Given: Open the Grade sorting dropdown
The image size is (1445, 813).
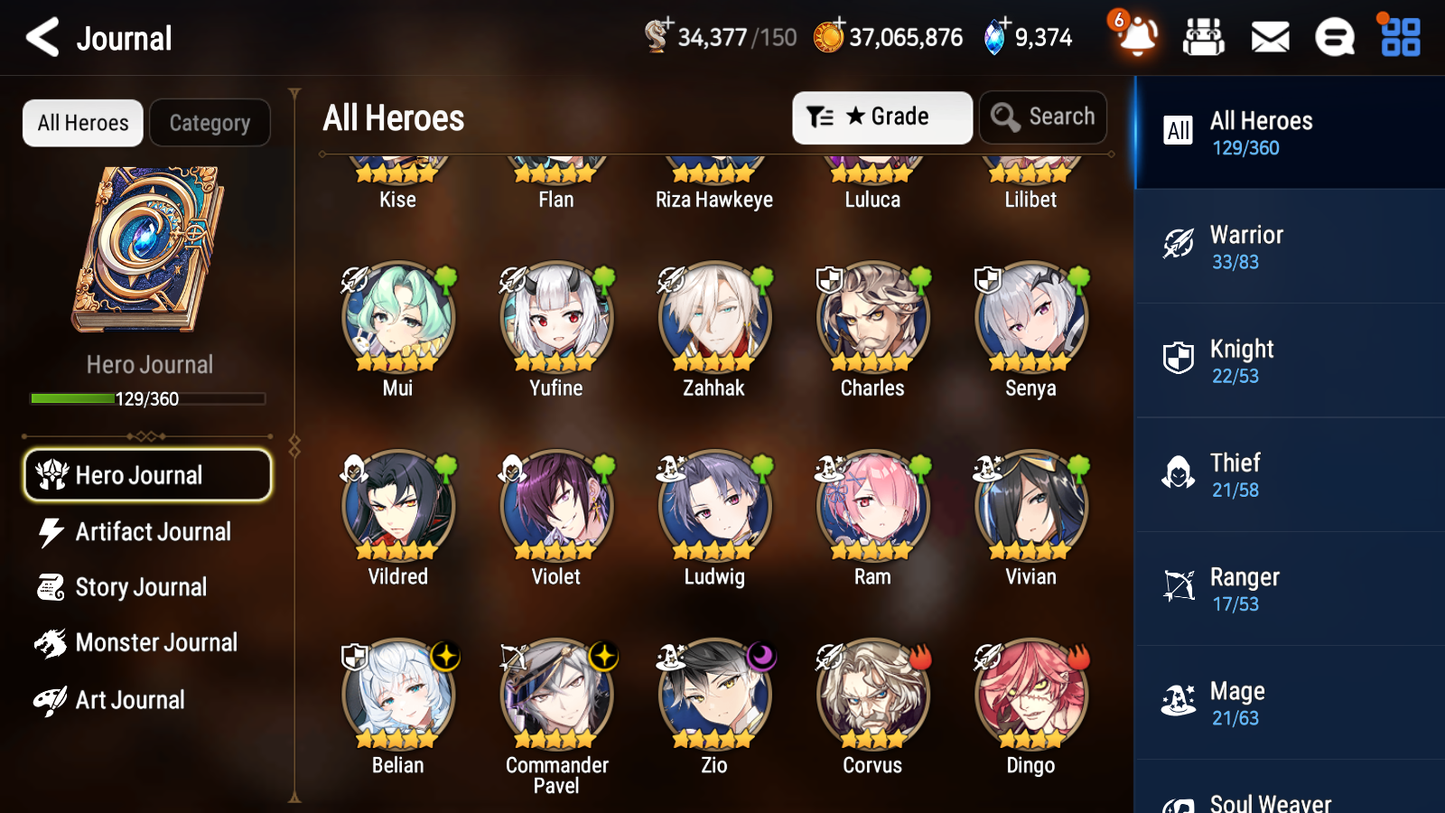Looking at the screenshot, I should (882, 117).
